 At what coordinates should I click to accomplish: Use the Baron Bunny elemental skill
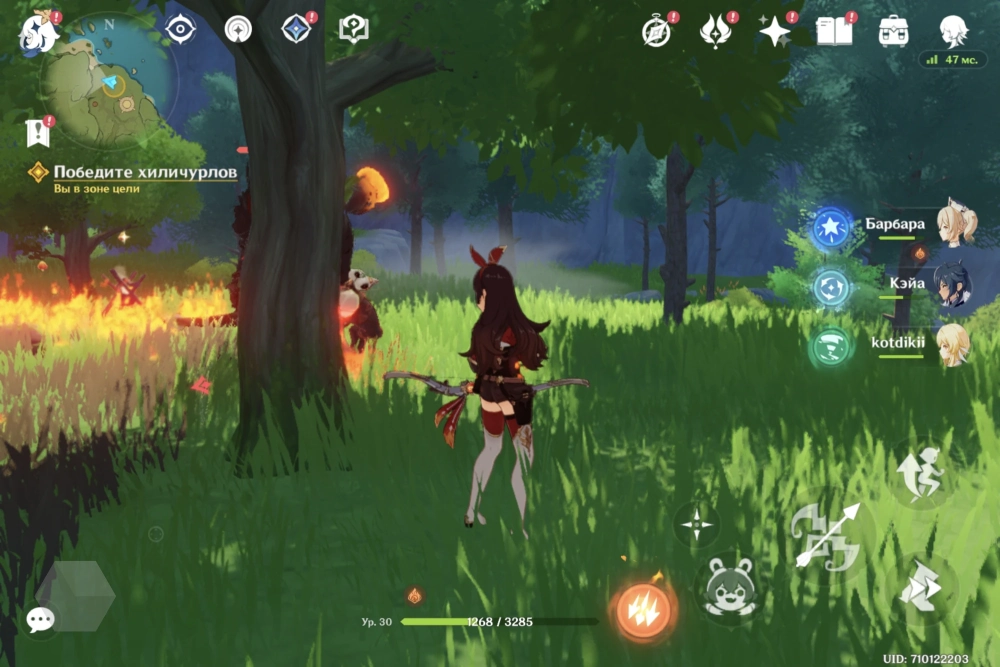click(x=726, y=587)
